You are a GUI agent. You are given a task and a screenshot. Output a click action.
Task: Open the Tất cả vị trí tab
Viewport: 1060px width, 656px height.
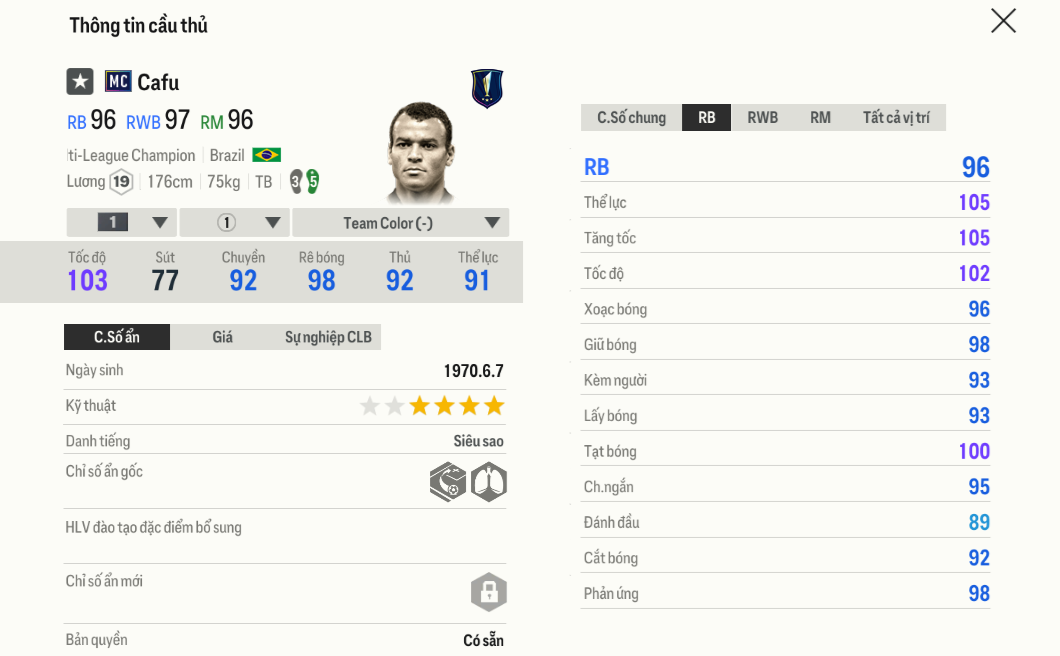pos(896,118)
